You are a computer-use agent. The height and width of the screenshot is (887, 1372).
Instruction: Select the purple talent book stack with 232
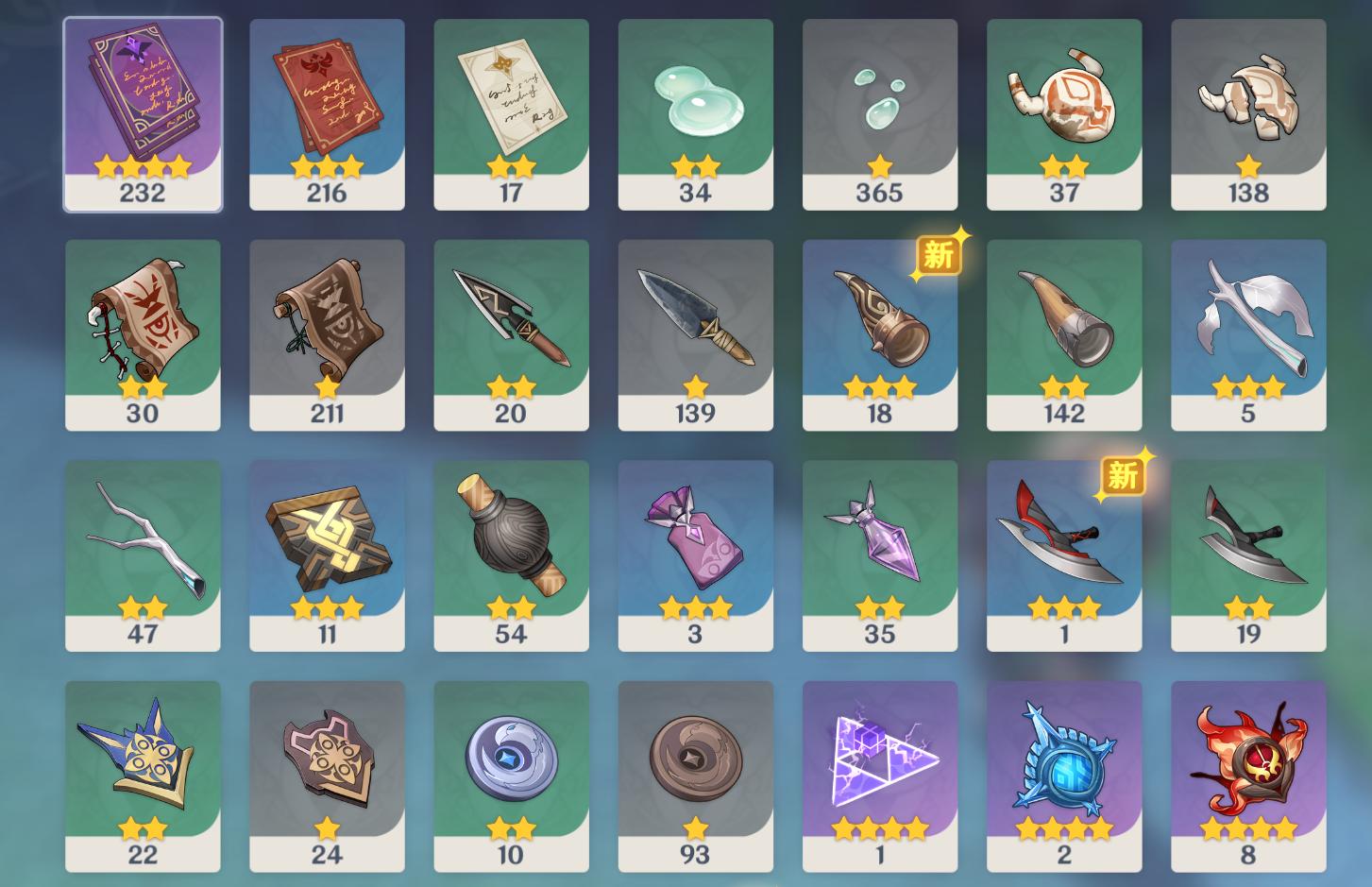click(x=143, y=113)
